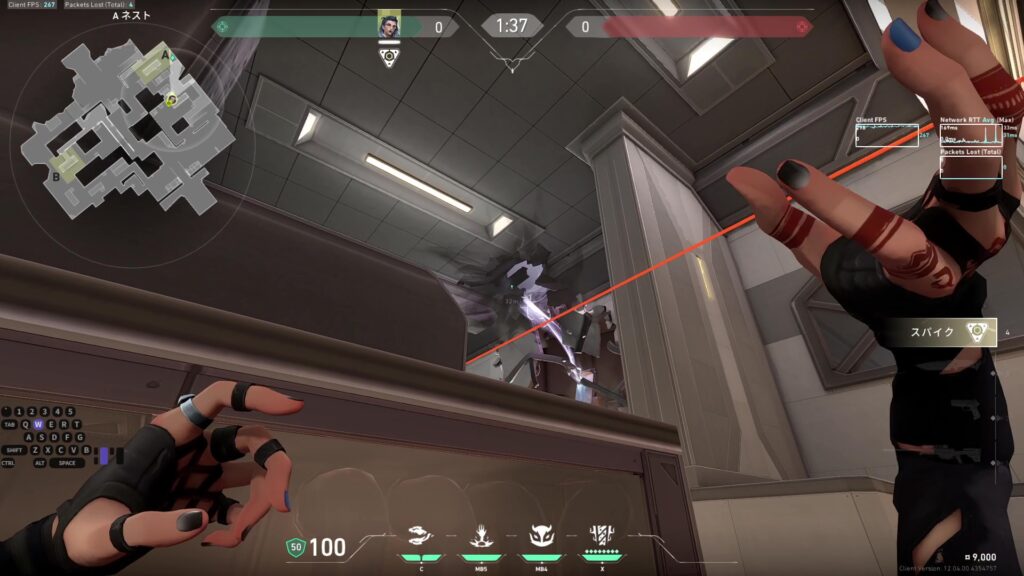Select the スパイク (Spike) inventory slot
The image size is (1024, 576).
coord(945,332)
